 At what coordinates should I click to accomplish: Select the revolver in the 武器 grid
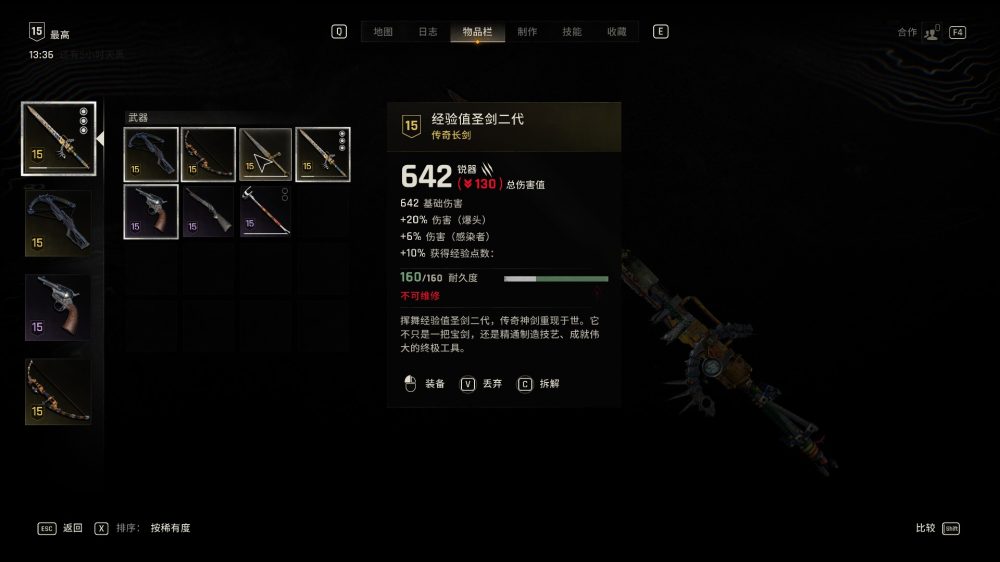coord(151,211)
